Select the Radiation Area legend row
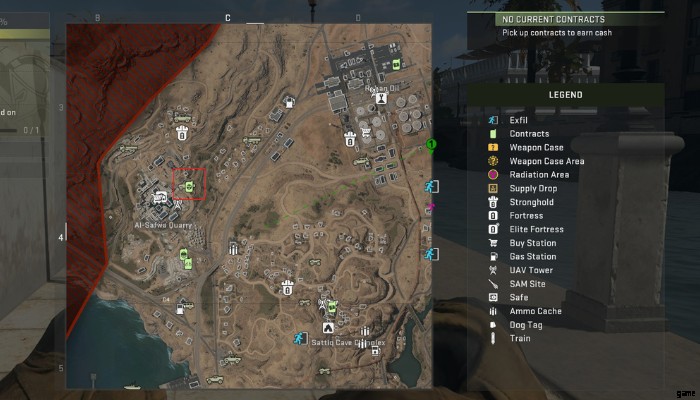 (538, 175)
